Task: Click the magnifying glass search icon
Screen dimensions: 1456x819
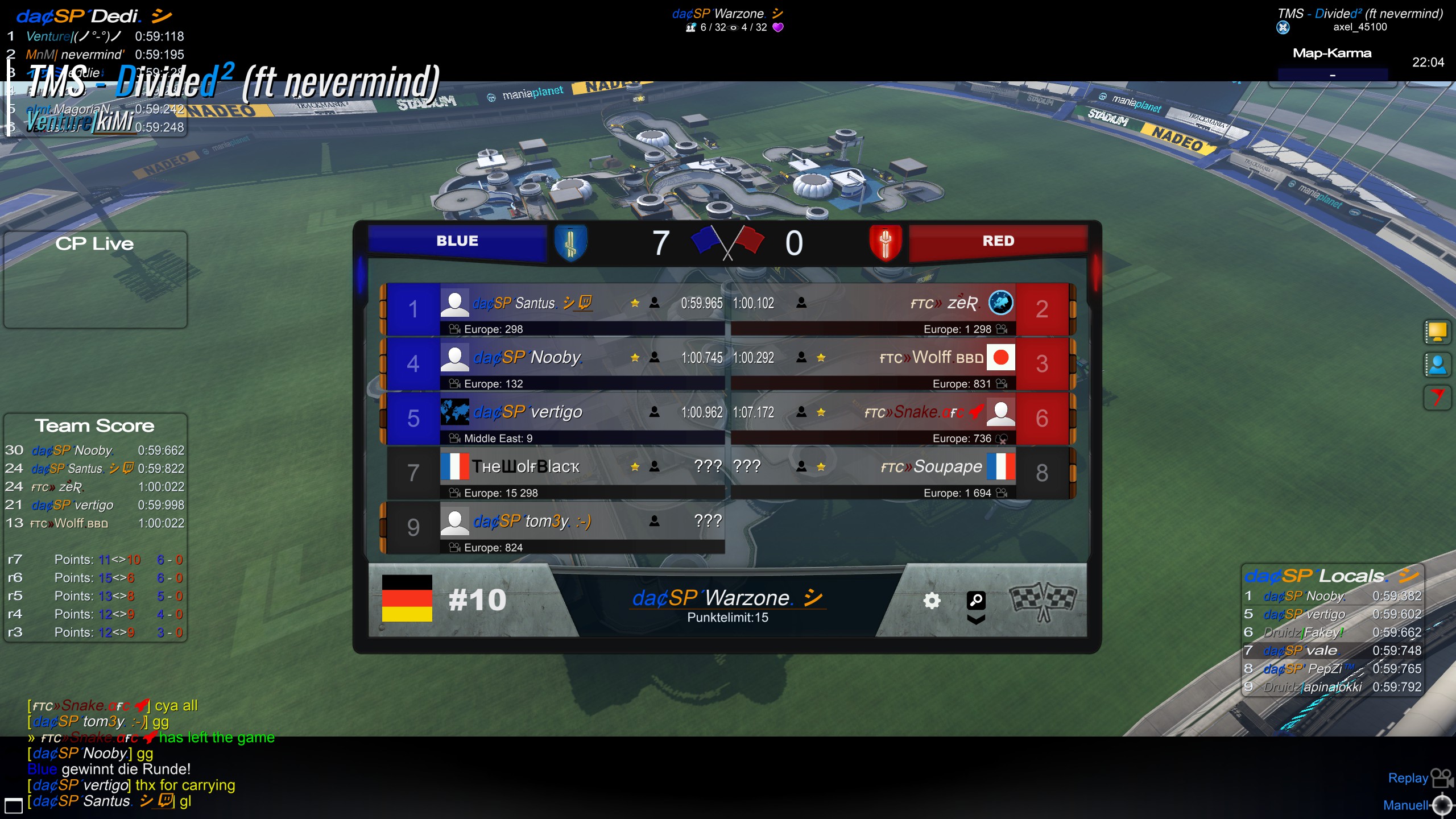Action: point(976,599)
